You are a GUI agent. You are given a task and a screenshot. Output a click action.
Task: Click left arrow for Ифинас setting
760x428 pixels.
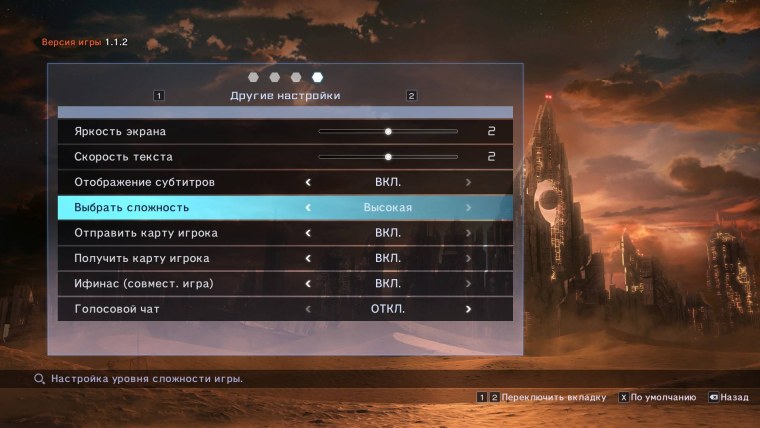point(308,284)
